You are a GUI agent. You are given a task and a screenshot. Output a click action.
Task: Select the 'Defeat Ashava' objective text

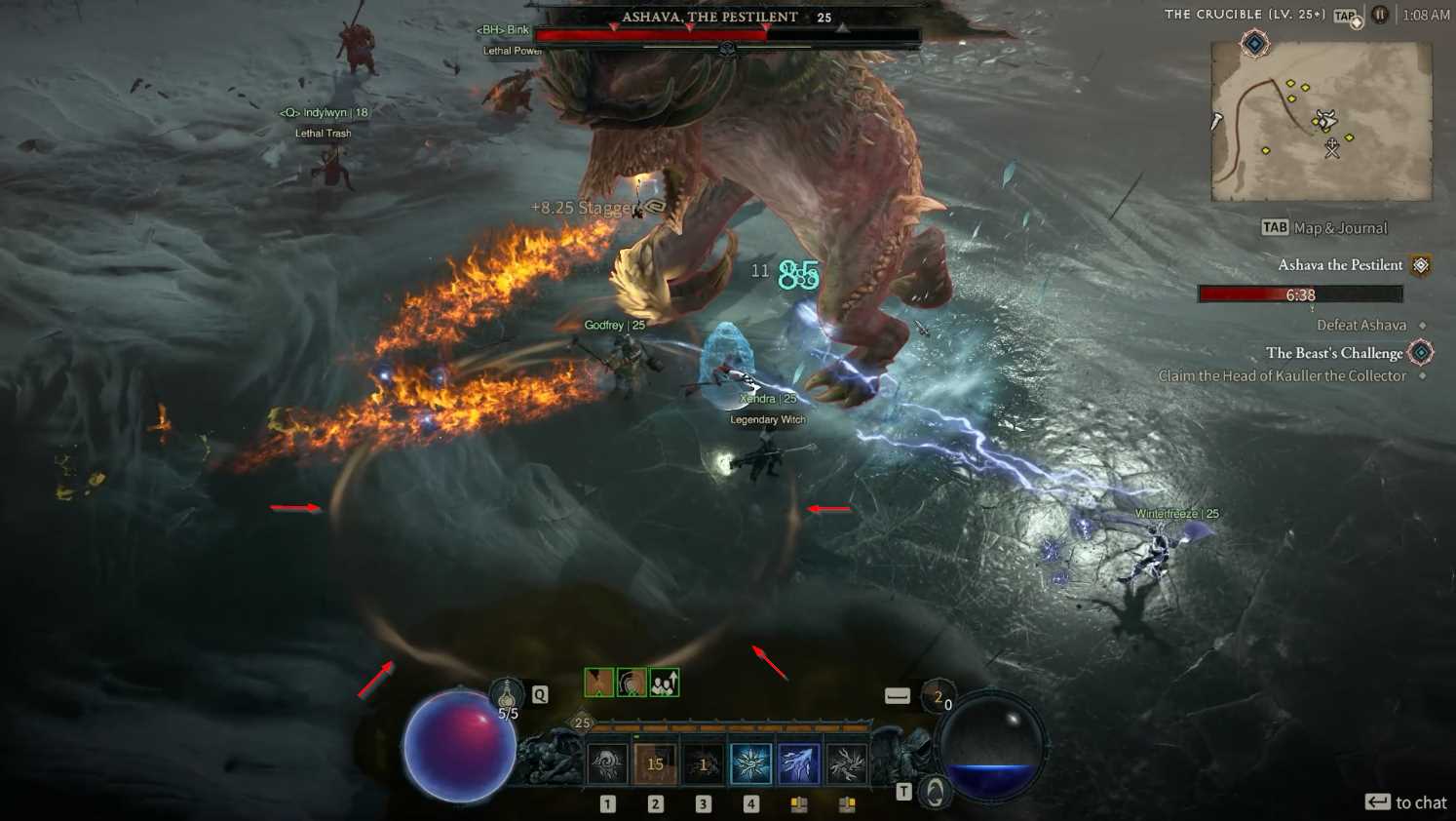click(1360, 325)
